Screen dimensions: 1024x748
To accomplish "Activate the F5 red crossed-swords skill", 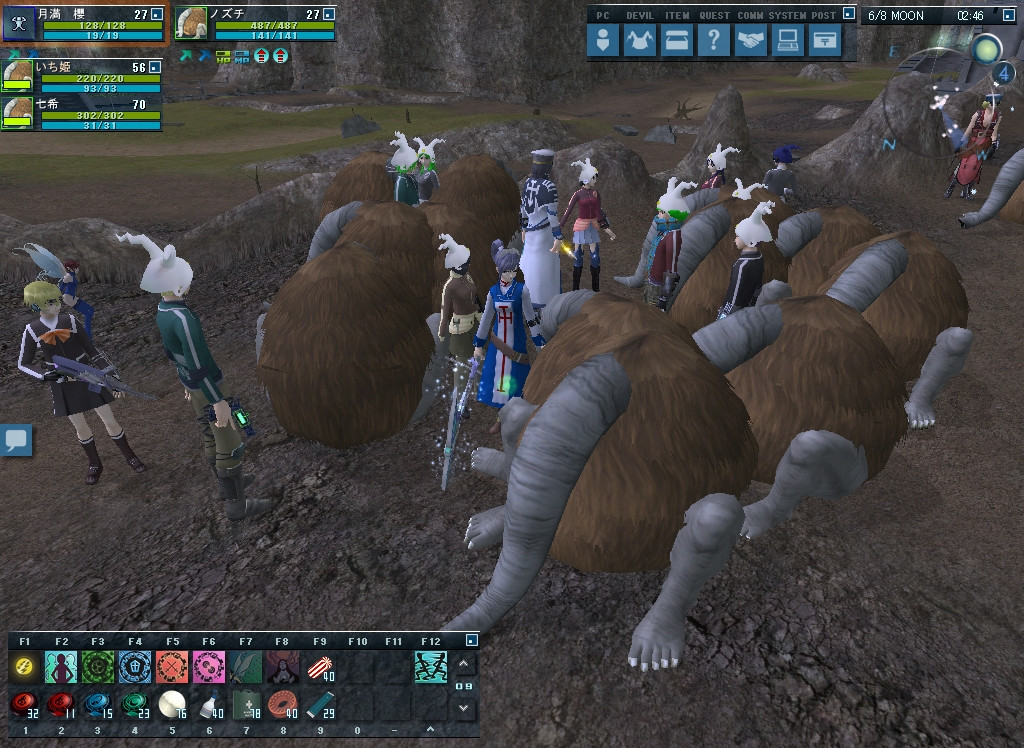I will pyautogui.click(x=172, y=666).
